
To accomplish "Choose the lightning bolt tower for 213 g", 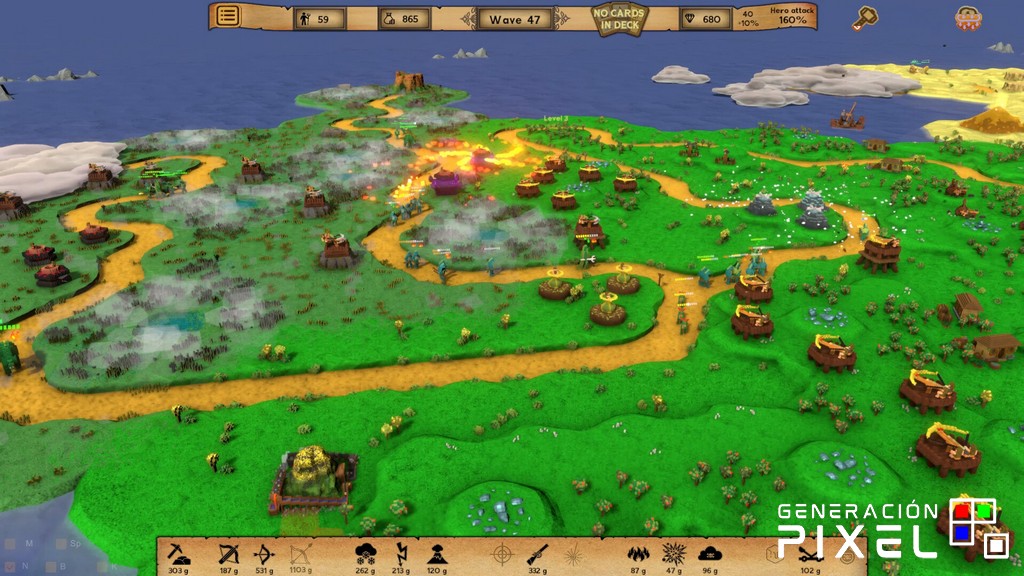I will tap(401, 554).
